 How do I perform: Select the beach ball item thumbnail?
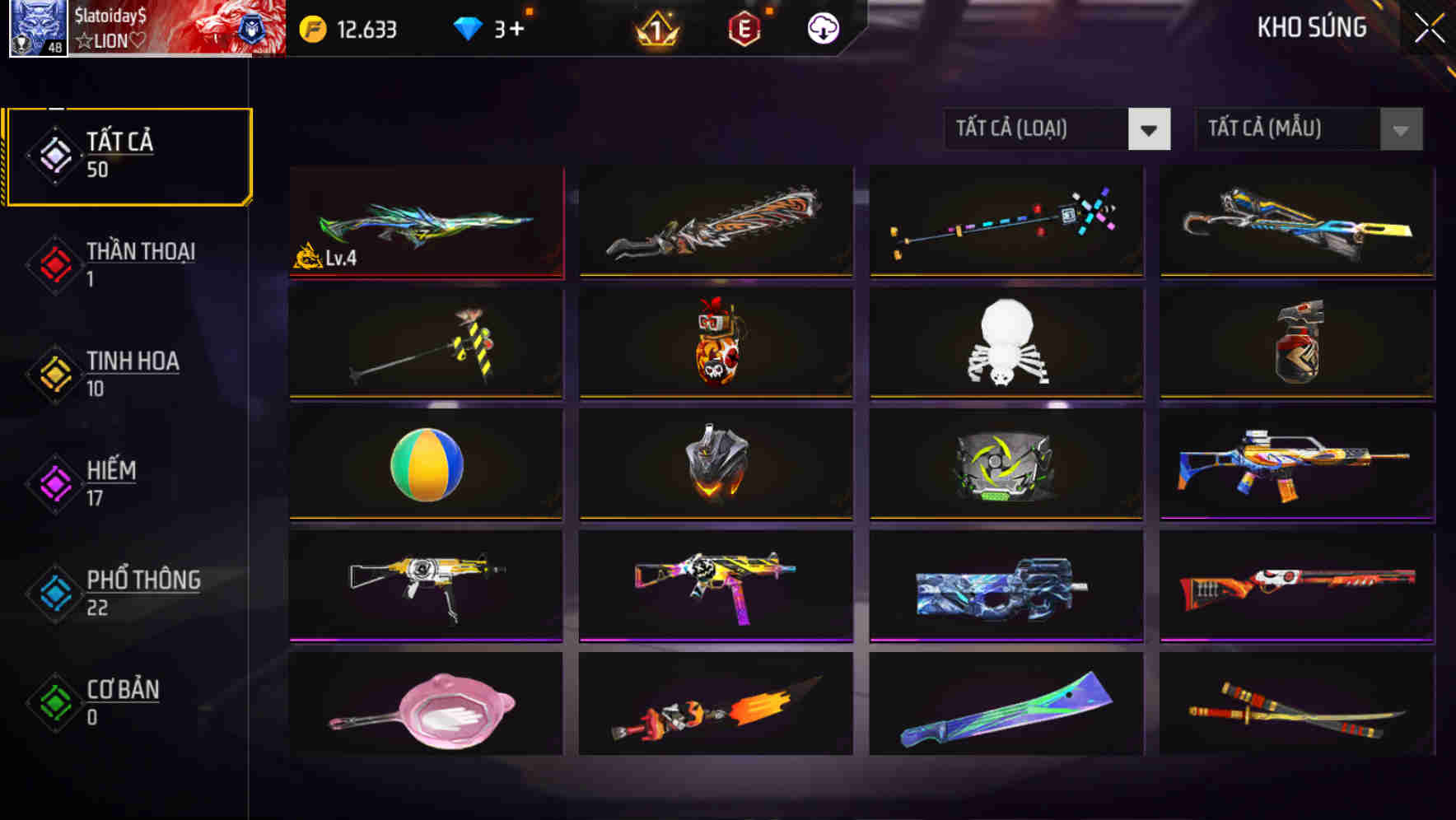425,464
